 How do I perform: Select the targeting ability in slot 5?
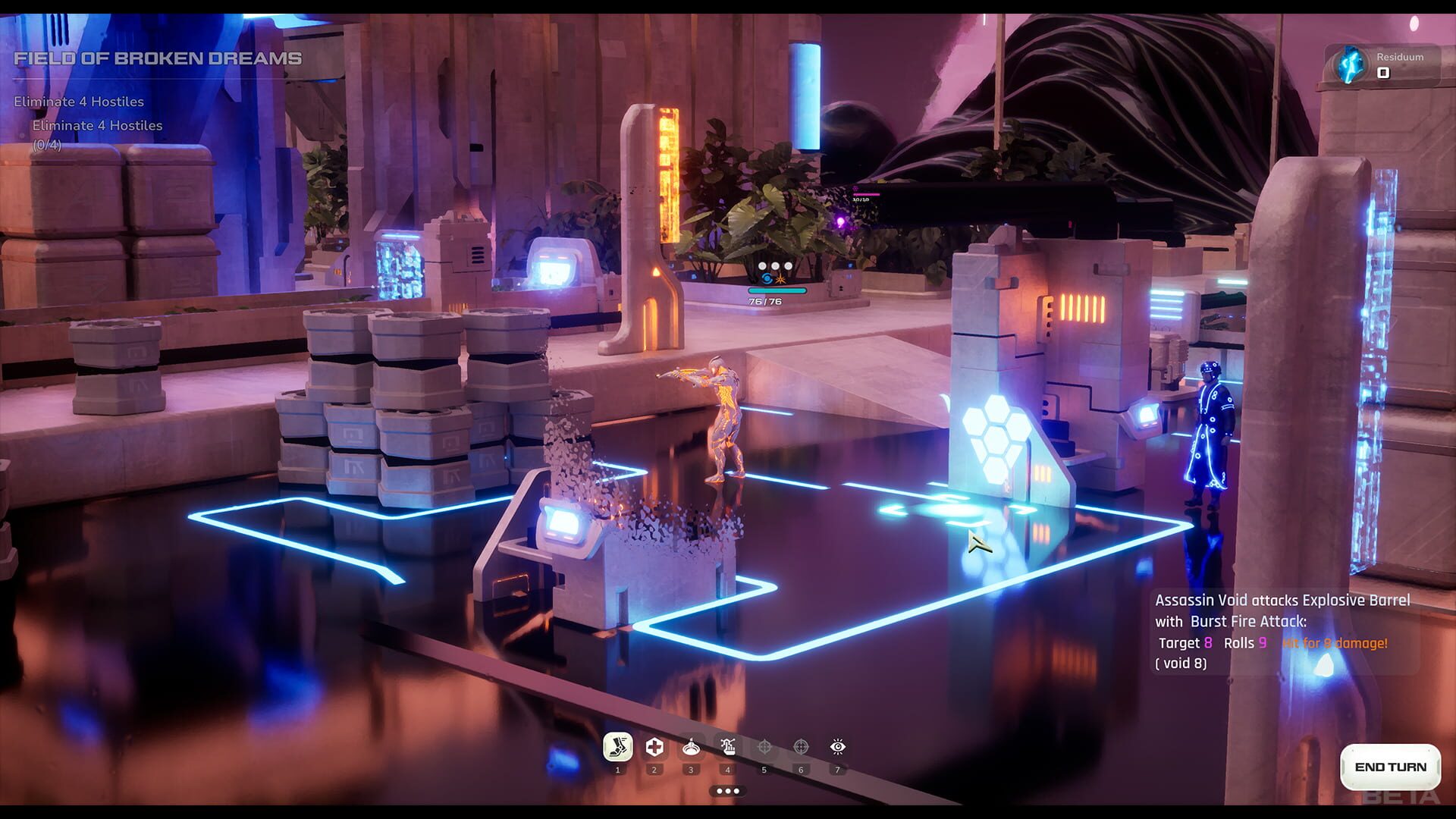[x=764, y=747]
